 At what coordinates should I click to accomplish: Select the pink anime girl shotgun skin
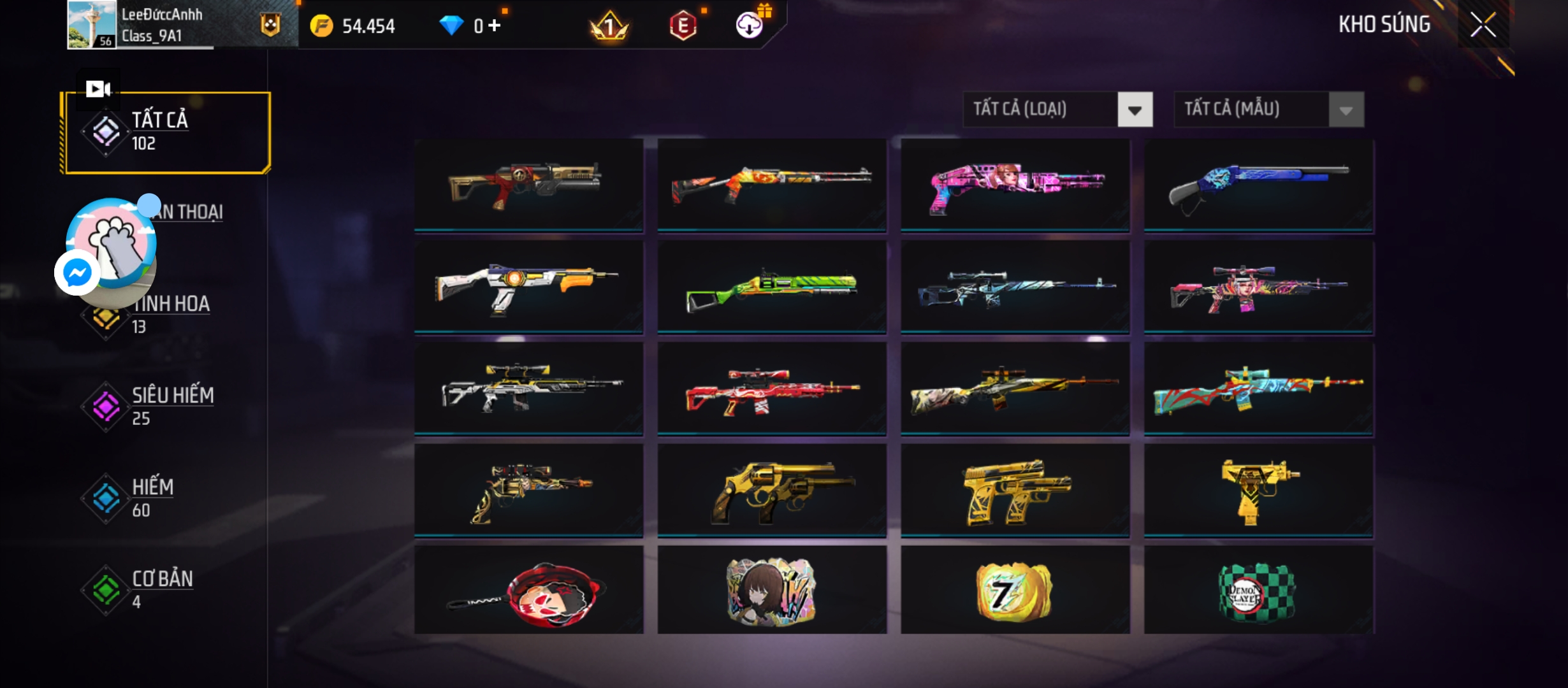(1015, 185)
